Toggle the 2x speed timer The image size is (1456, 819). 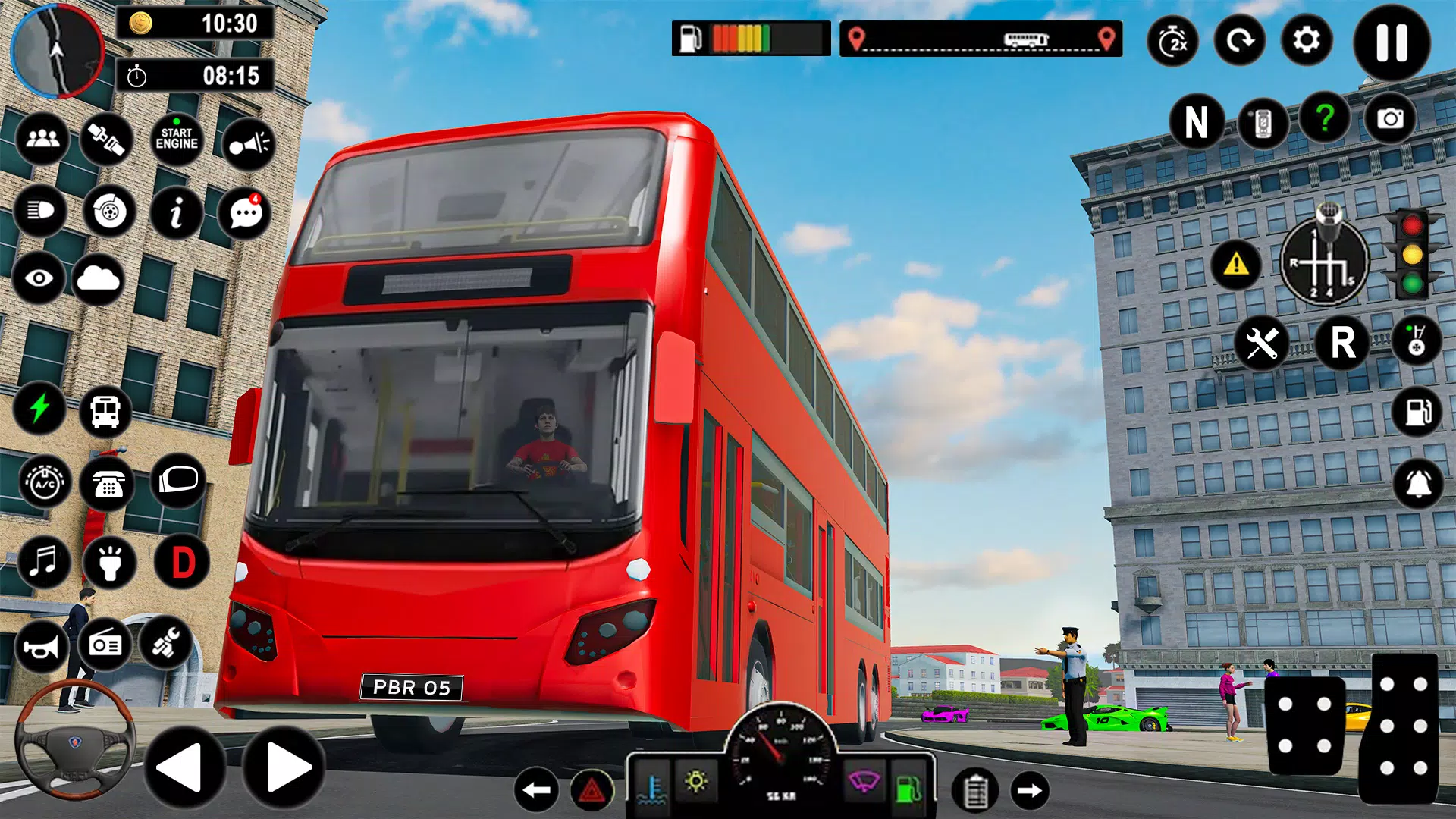point(1172,42)
